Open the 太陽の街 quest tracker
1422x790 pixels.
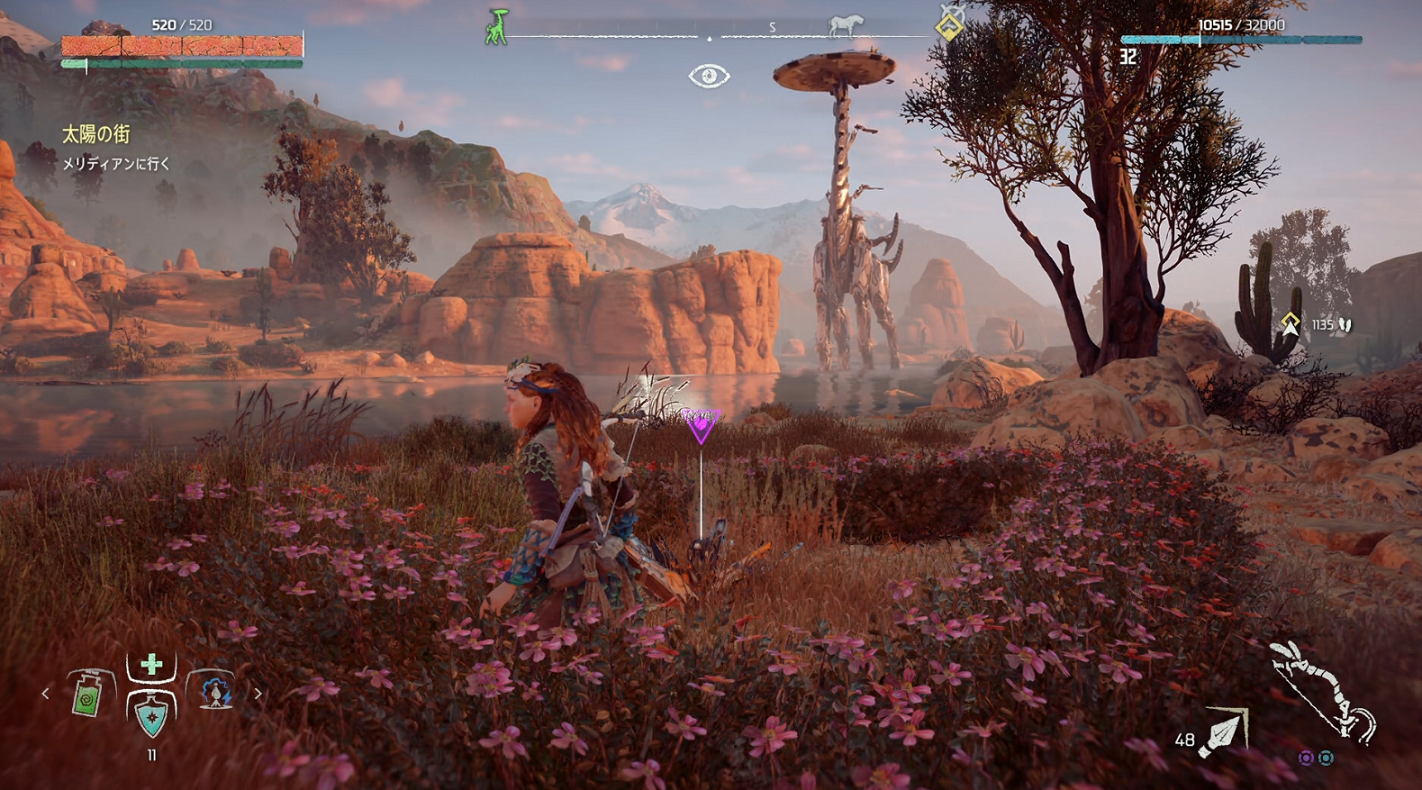point(96,135)
